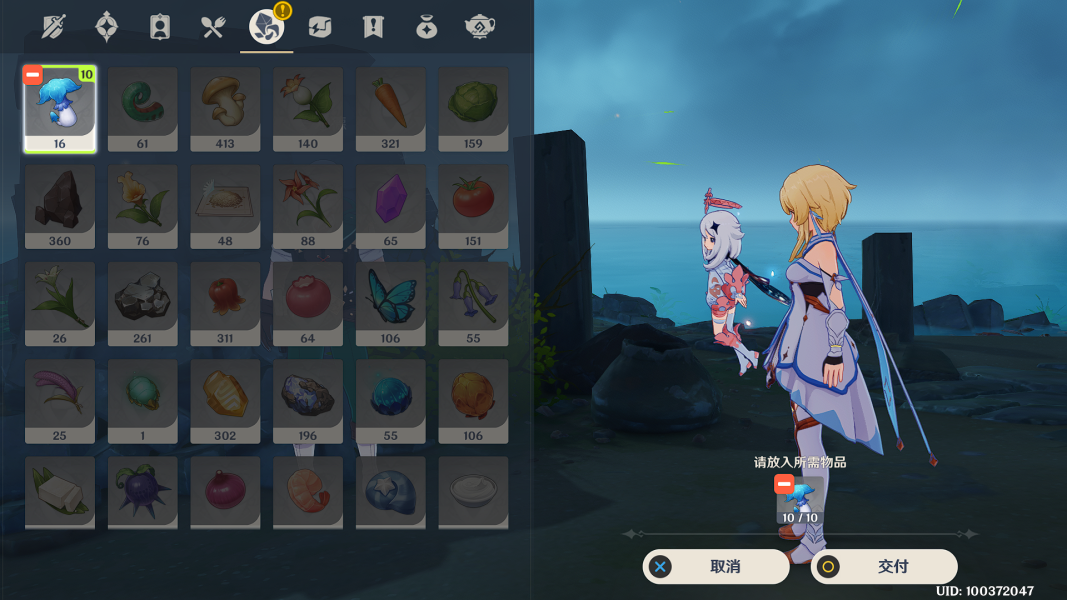Open the weapons tab with sword icon

click(54, 27)
